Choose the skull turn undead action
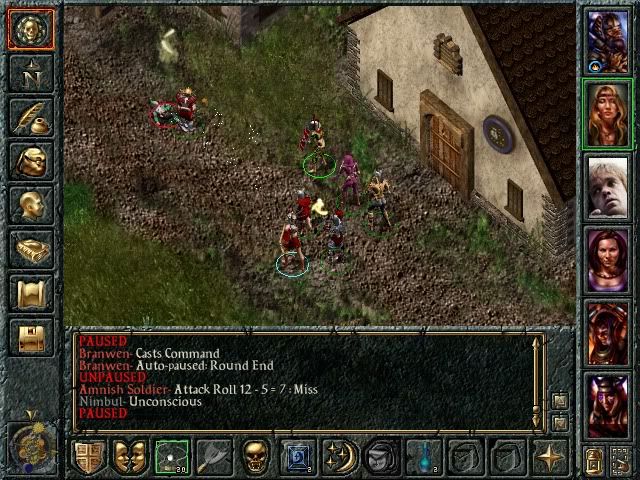 coord(256,457)
